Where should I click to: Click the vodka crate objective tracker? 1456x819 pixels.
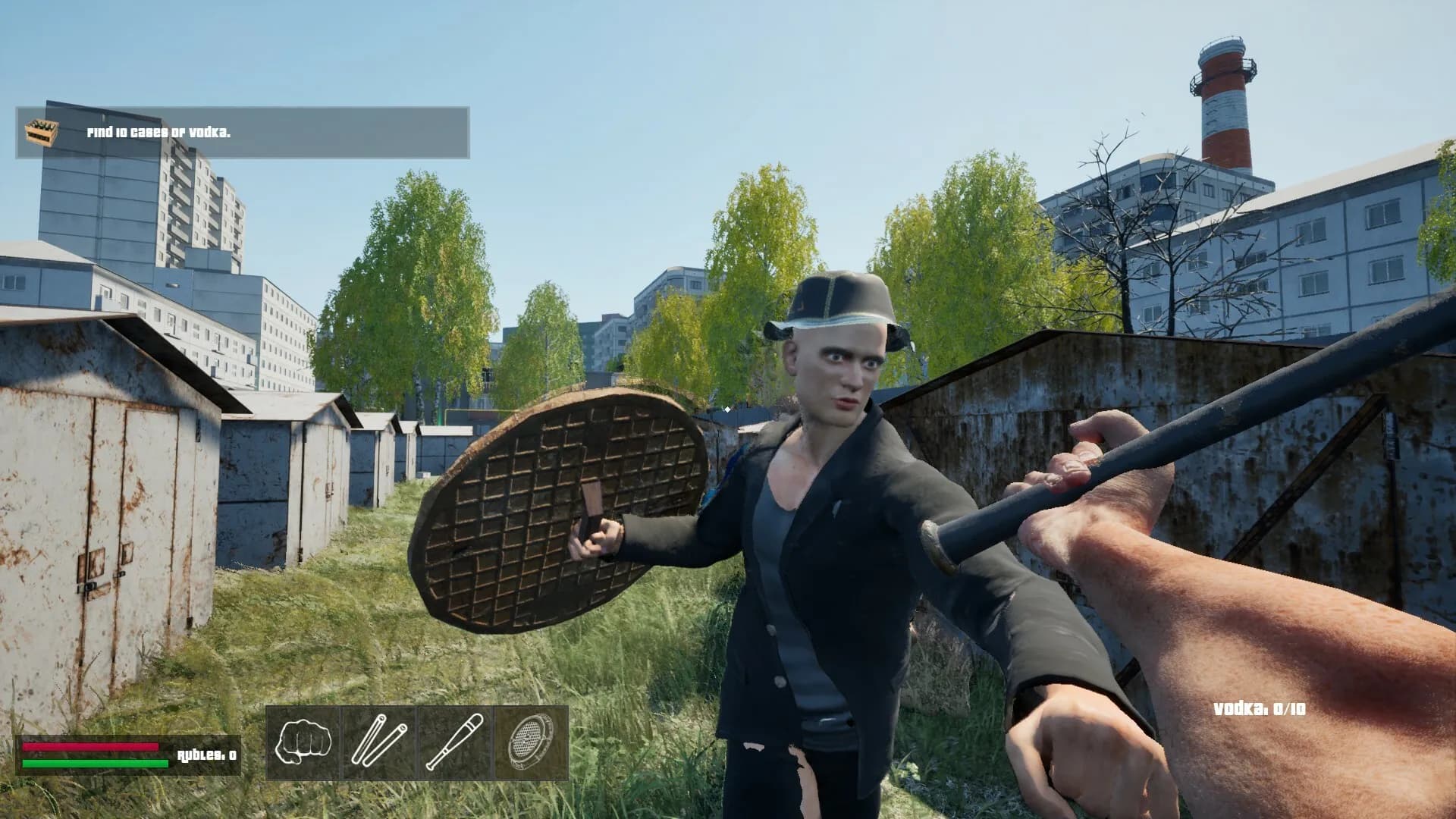[243, 133]
